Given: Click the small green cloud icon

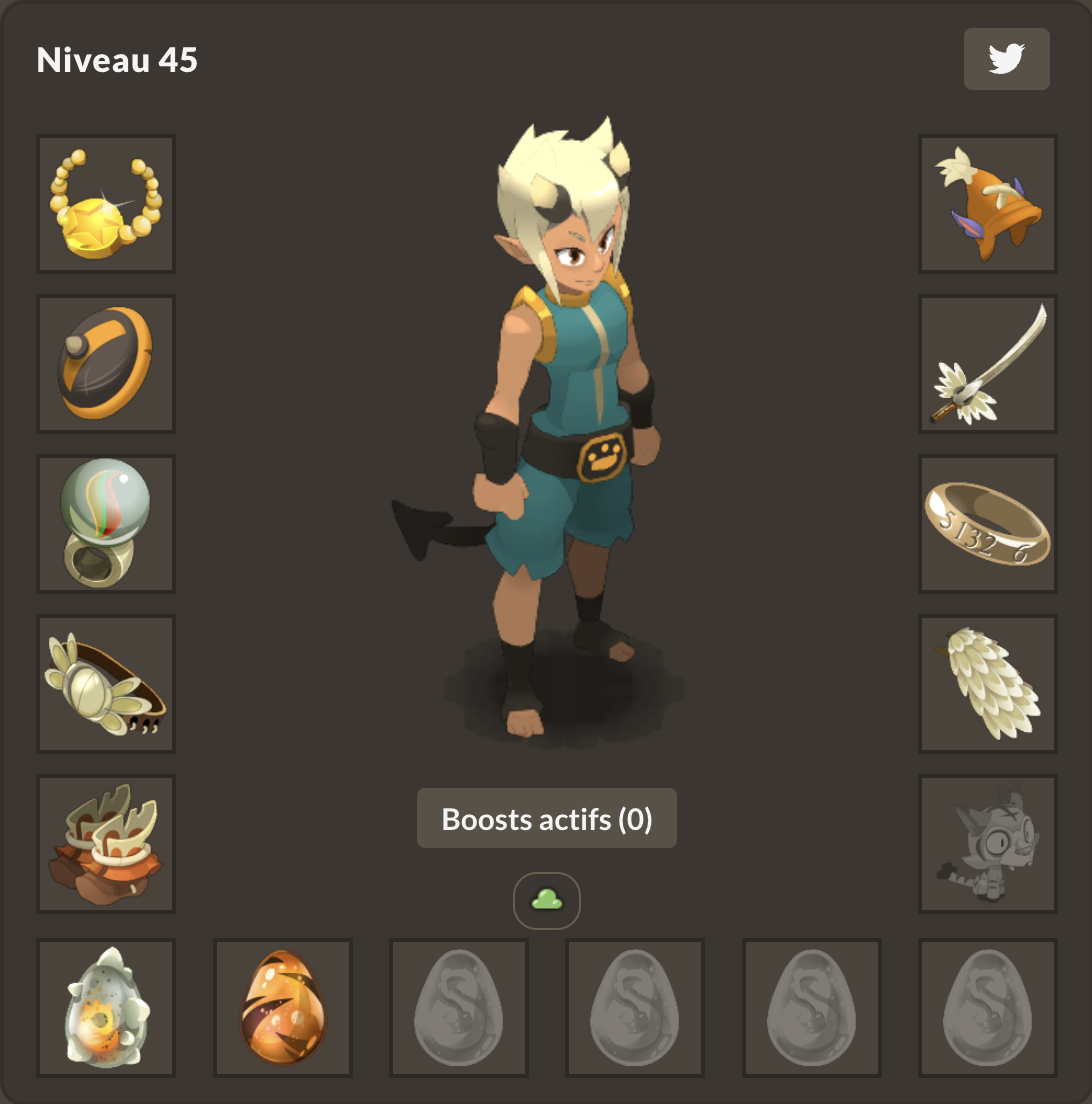Looking at the screenshot, I should point(547,901).
